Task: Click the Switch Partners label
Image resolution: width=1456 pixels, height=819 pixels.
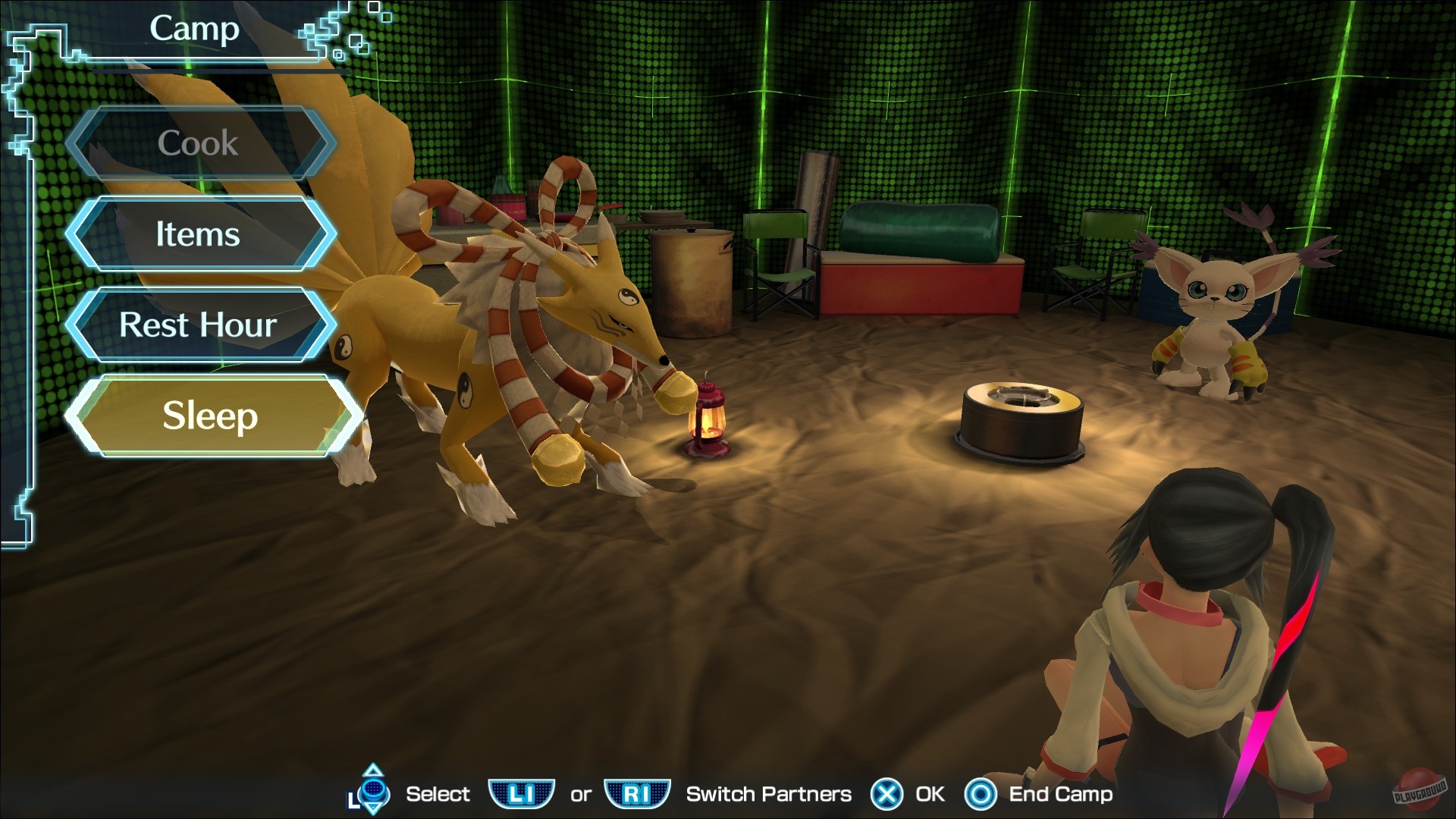Action: click(x=767, y=794)
